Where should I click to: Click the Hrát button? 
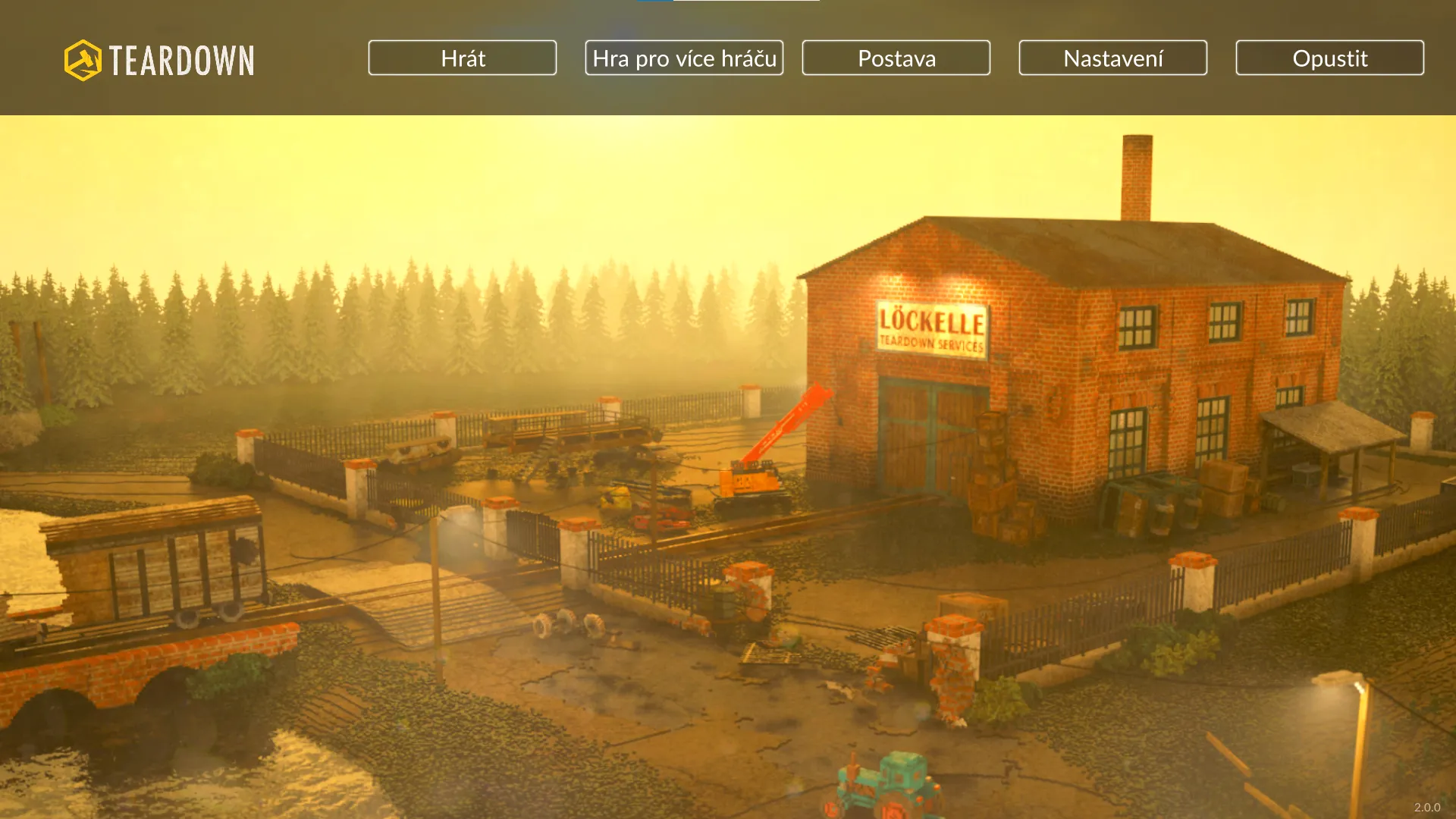(463, 58)
